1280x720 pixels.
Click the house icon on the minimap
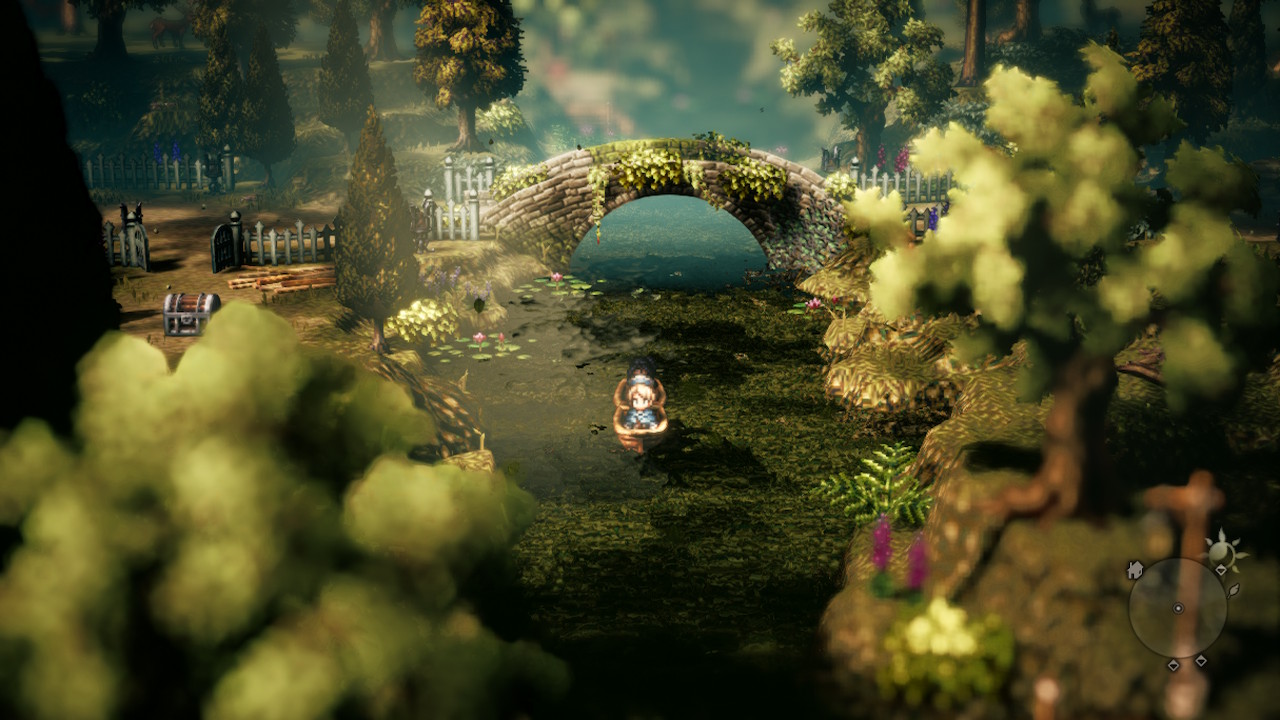click(x=1136, y=569)
